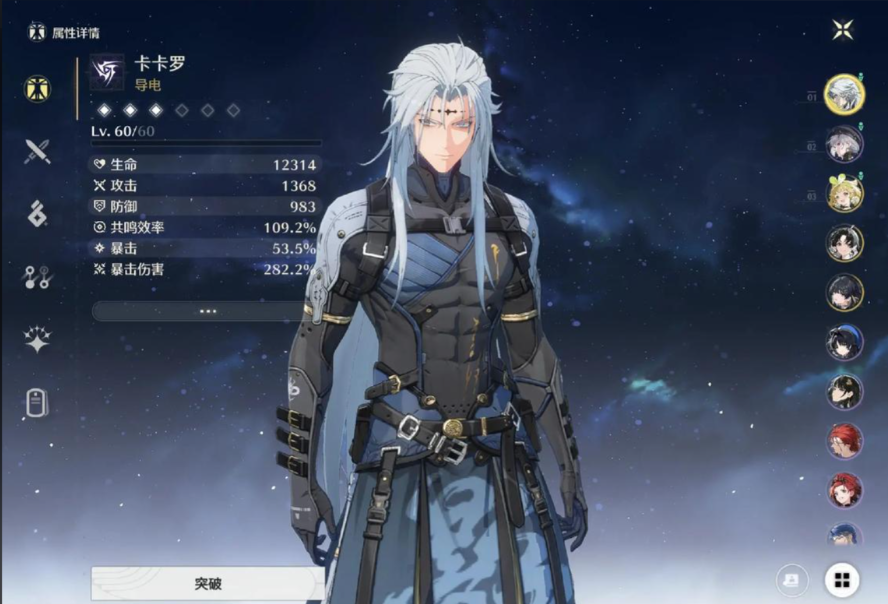Expand the full stats list with the ellipsis bar
Viewport: 888px width, 604px height.
(x=207, y=311)
